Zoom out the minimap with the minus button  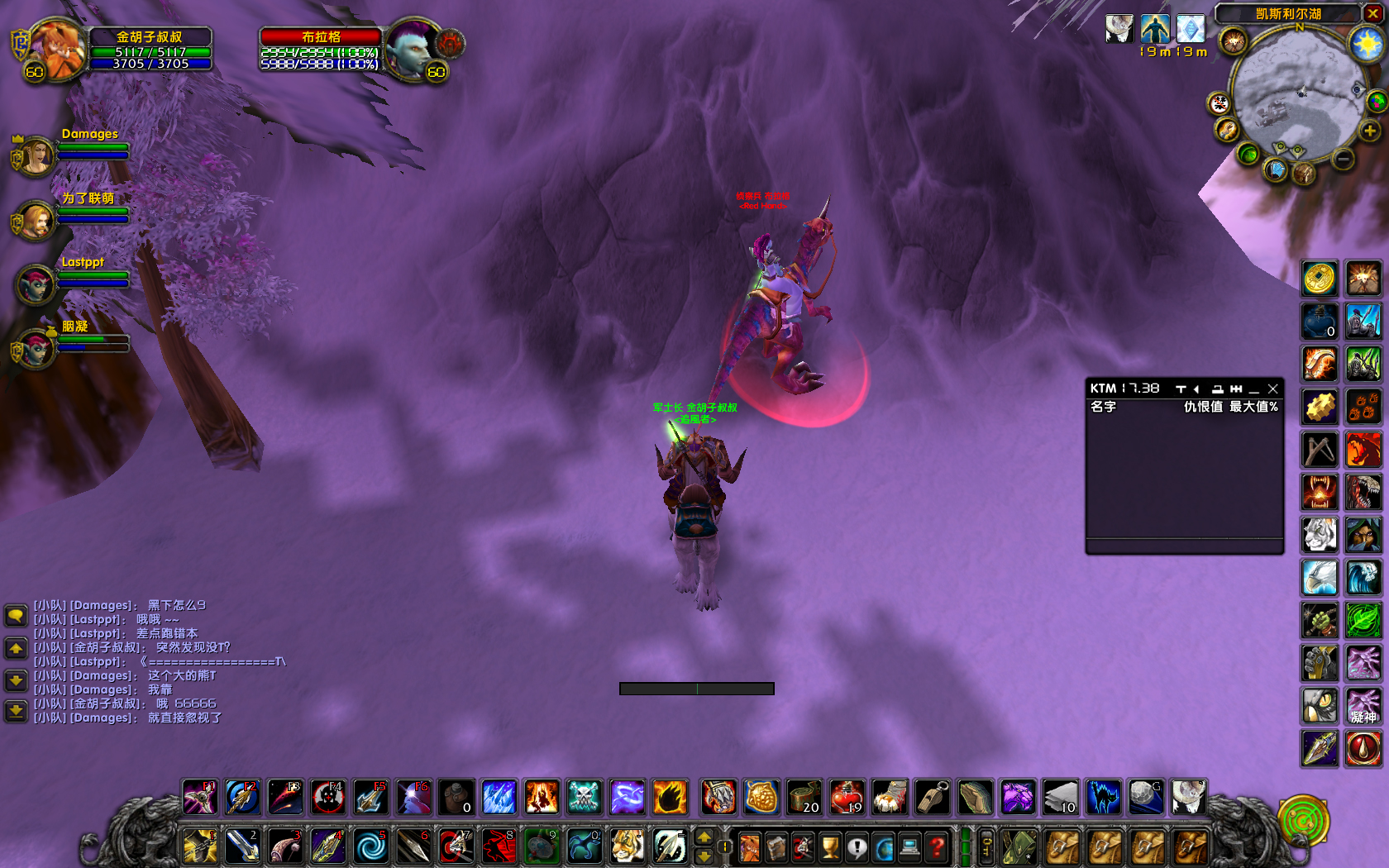coord(1344,158)
